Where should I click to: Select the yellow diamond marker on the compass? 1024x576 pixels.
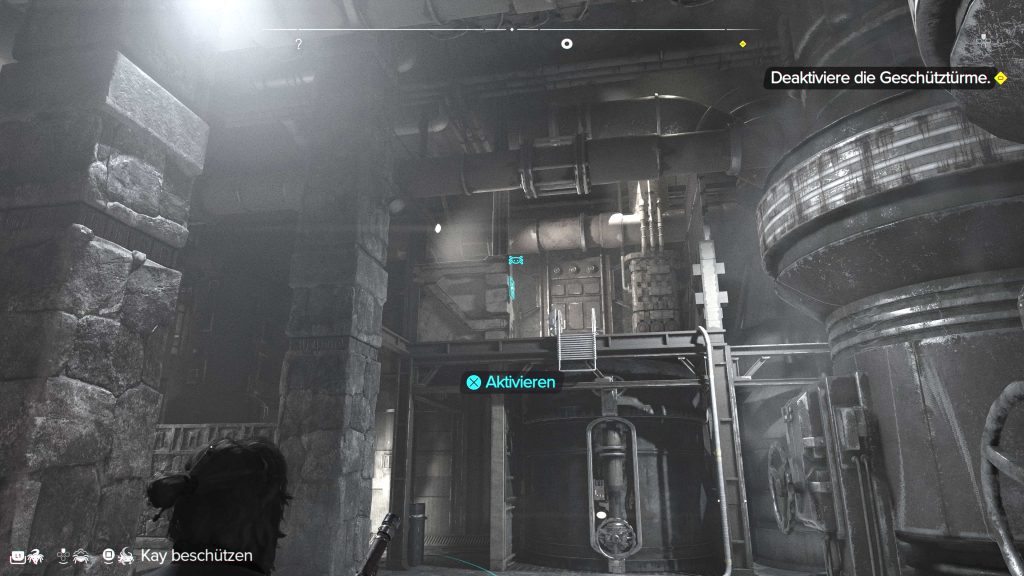coord(743,44)
